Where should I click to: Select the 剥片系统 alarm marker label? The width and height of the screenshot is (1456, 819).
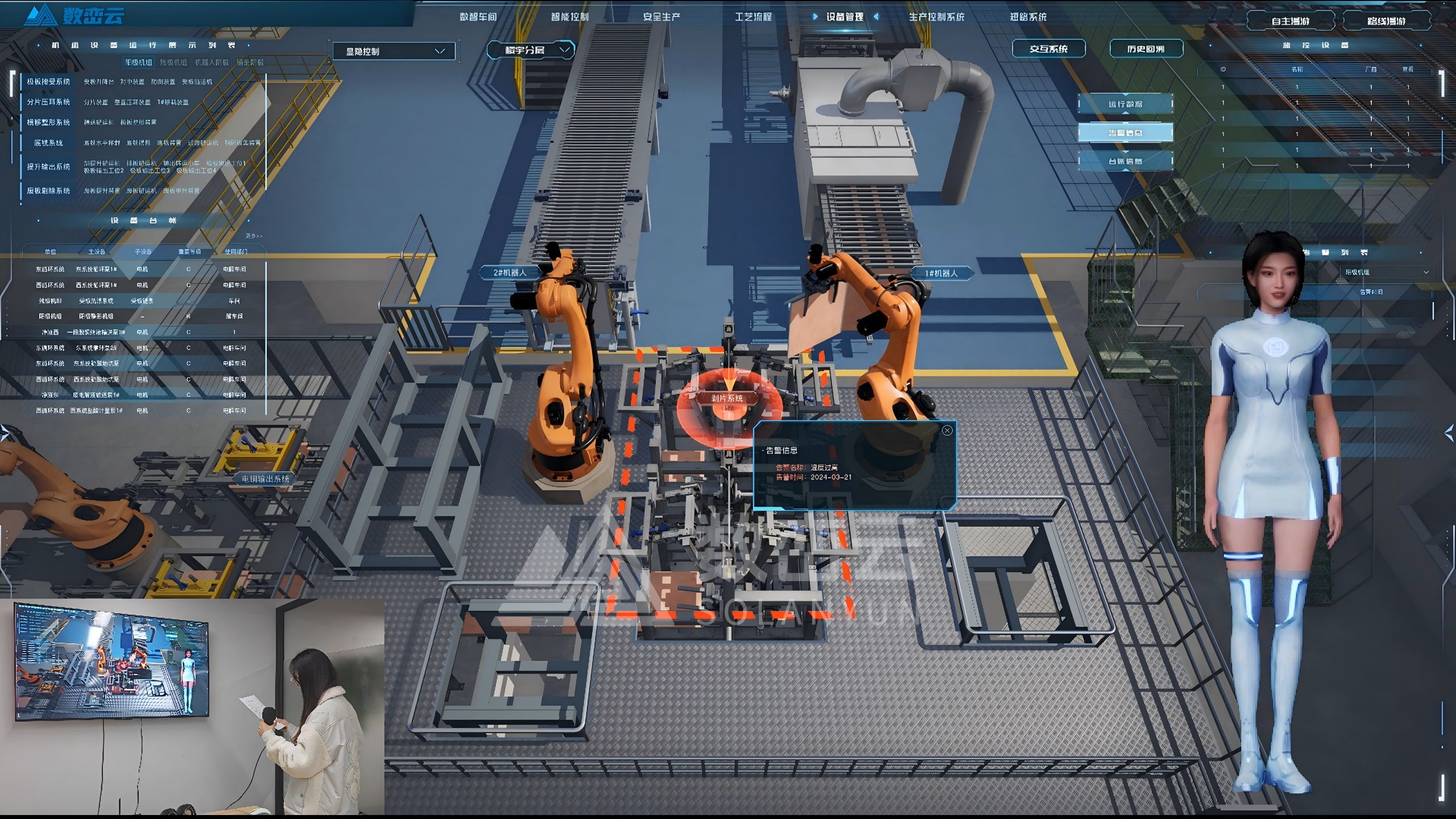(x=727, y=398)
